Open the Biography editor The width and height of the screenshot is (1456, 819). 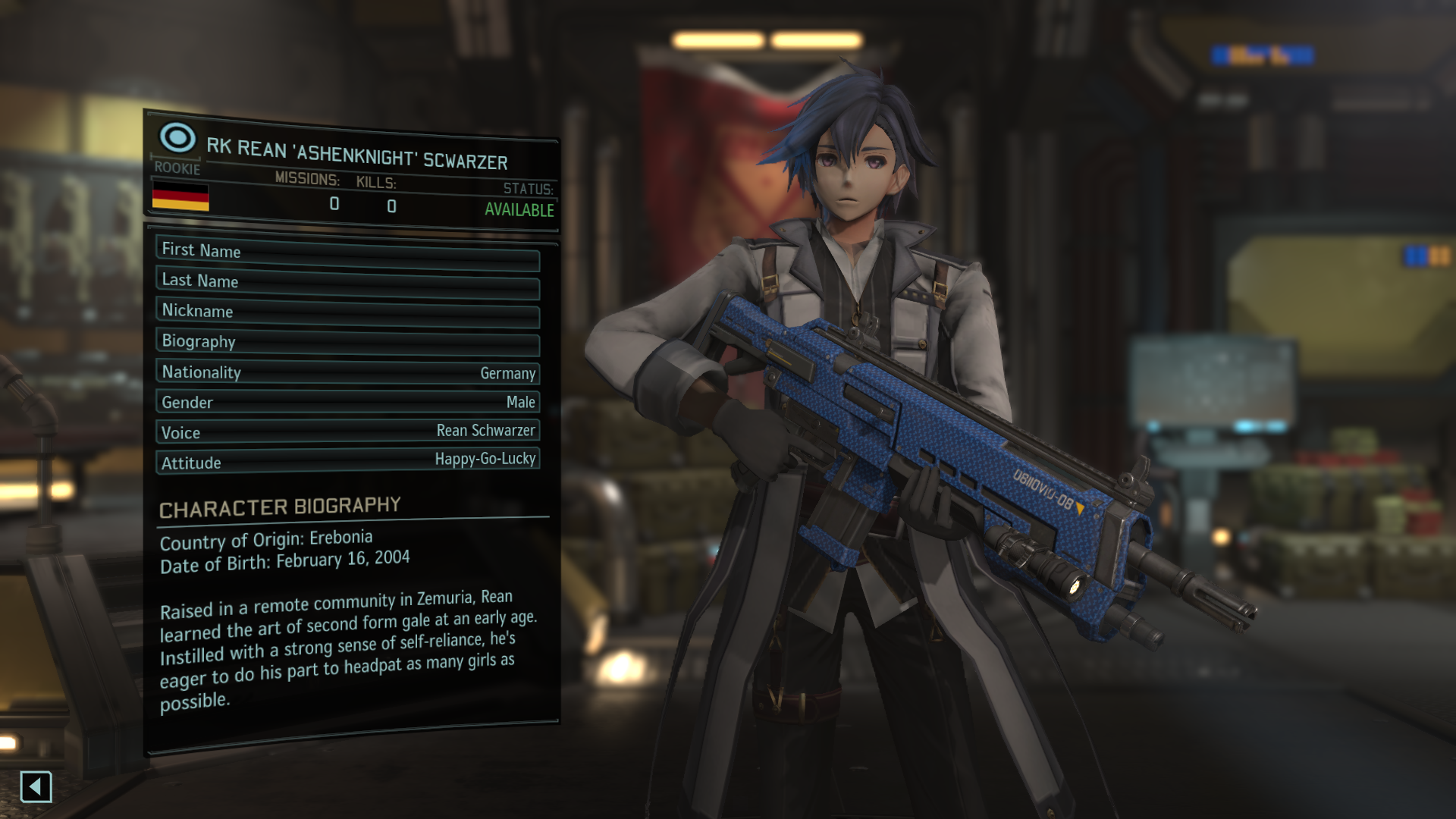[347, 342]
